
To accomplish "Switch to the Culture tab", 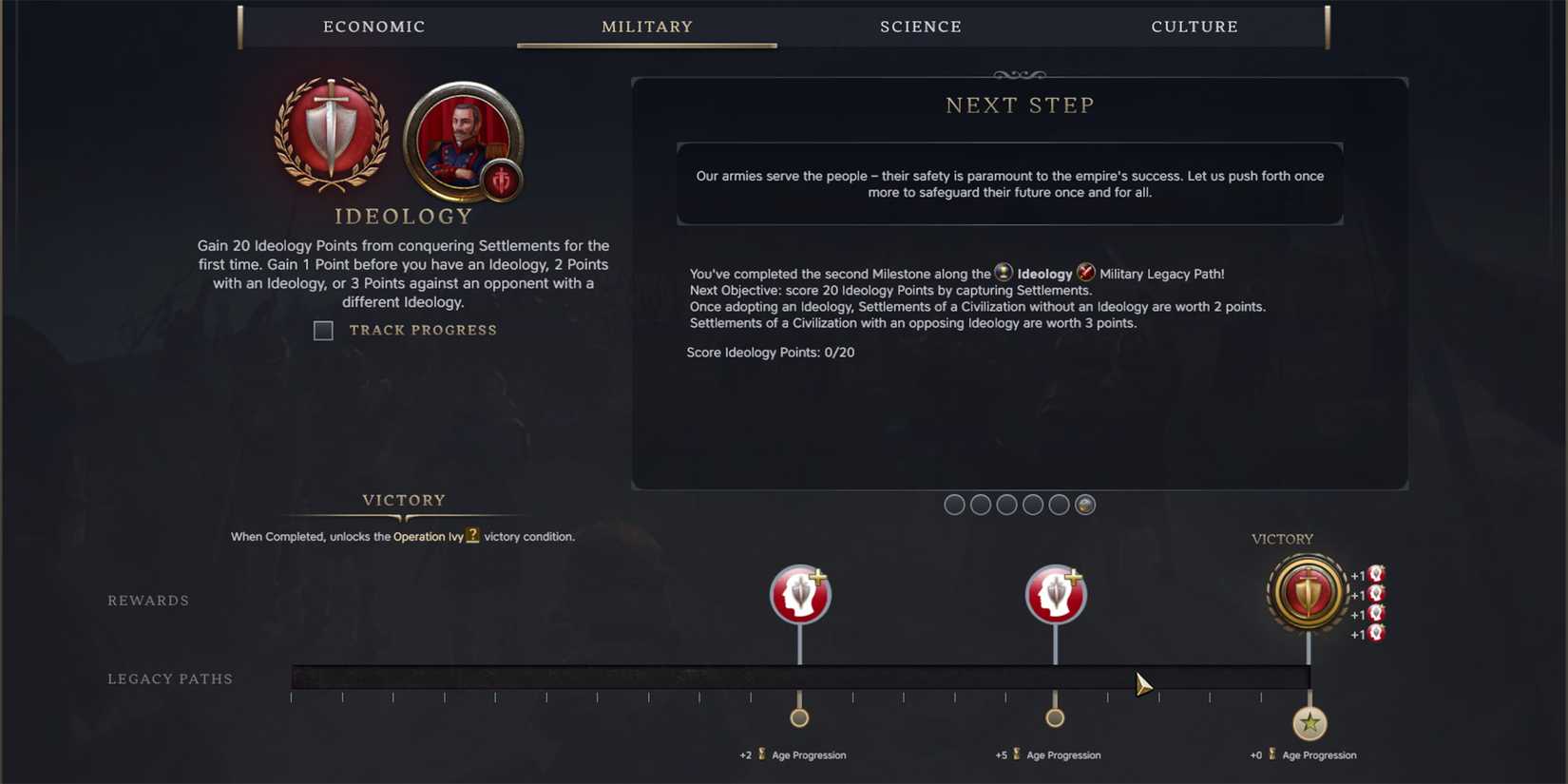I will 1194,27.
